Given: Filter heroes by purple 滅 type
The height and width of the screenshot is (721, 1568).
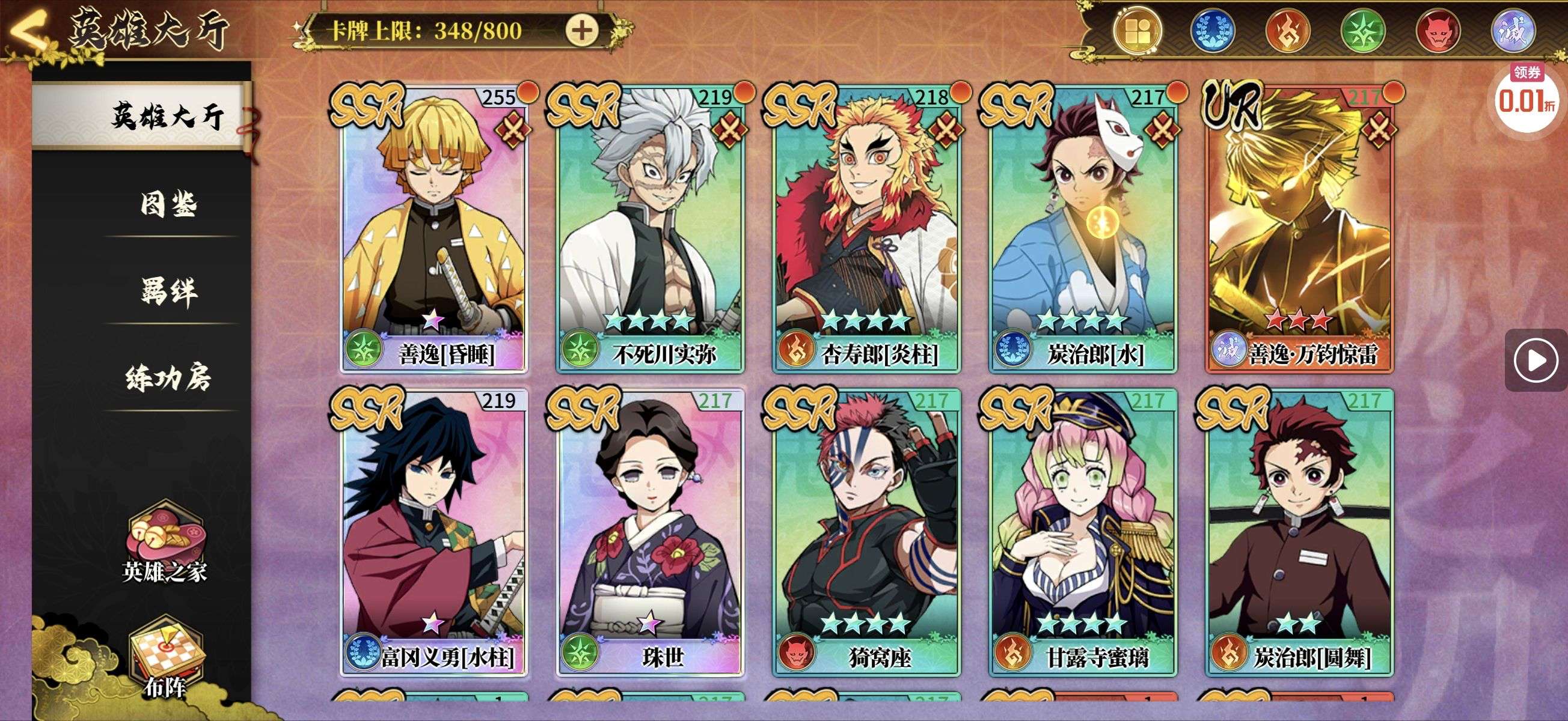Looking at the screenshot, I should (1513, 31).
